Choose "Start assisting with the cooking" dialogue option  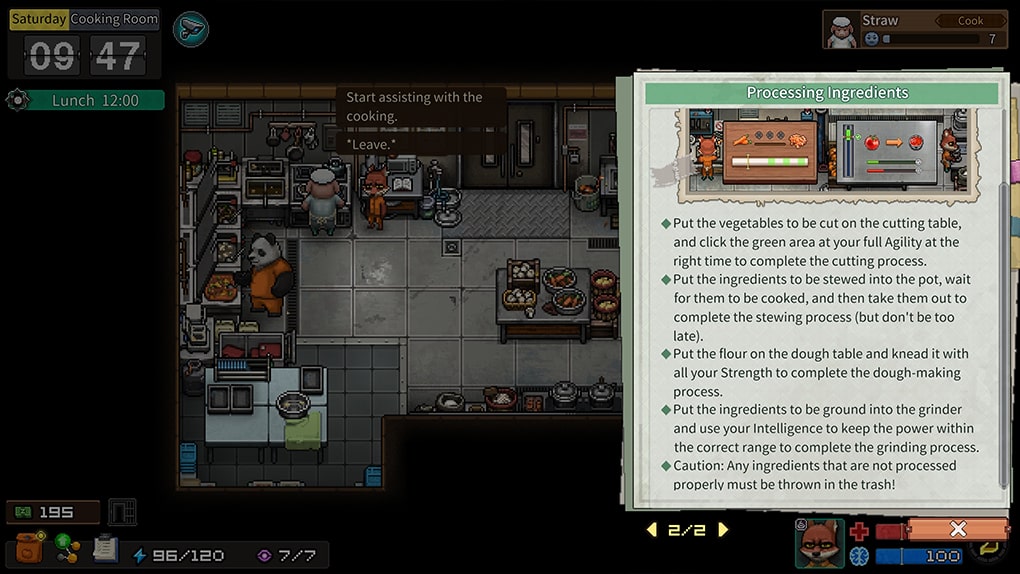click(x=416, y=106)
